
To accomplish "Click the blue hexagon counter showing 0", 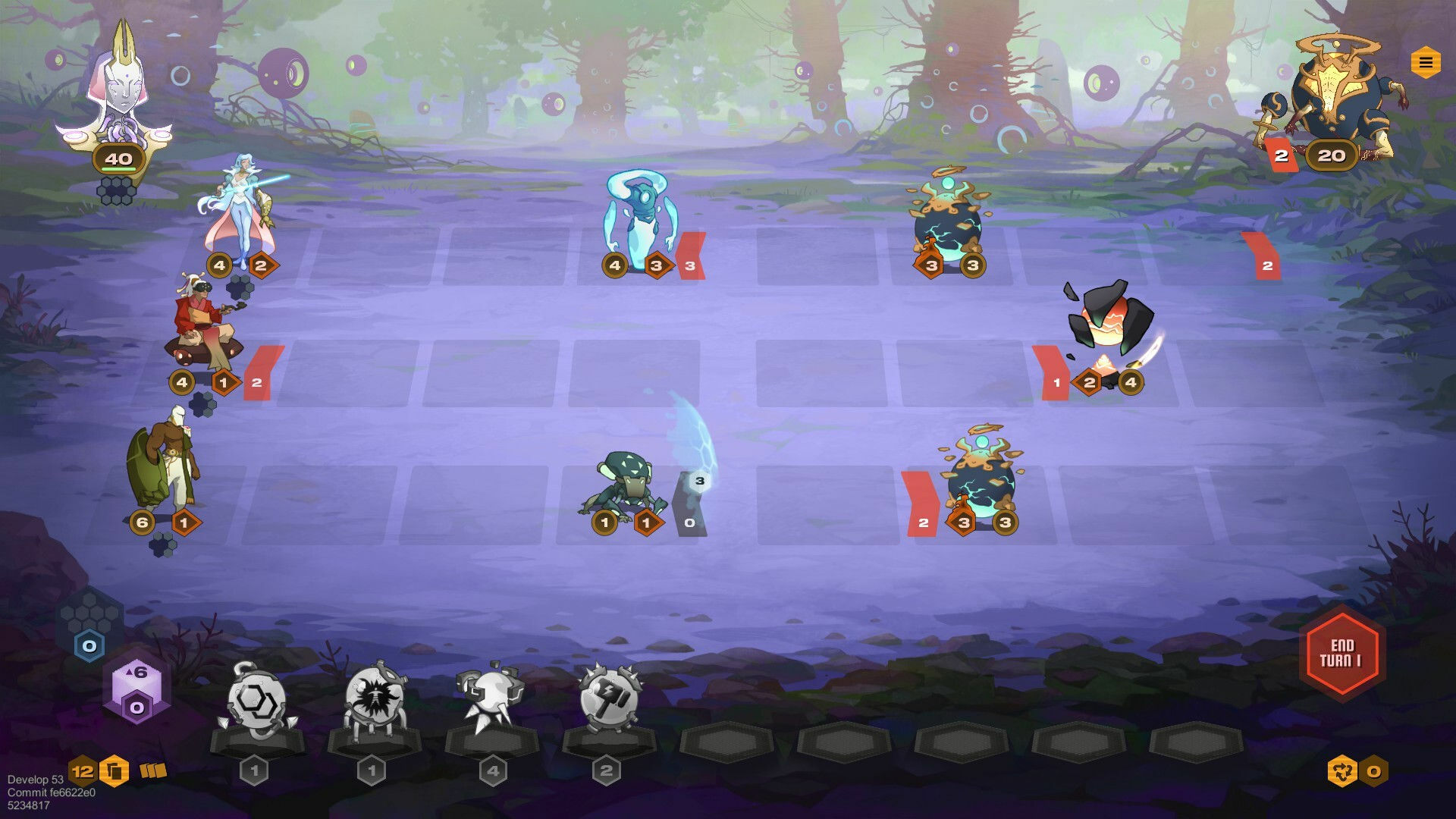I will [x=91, y=646].
